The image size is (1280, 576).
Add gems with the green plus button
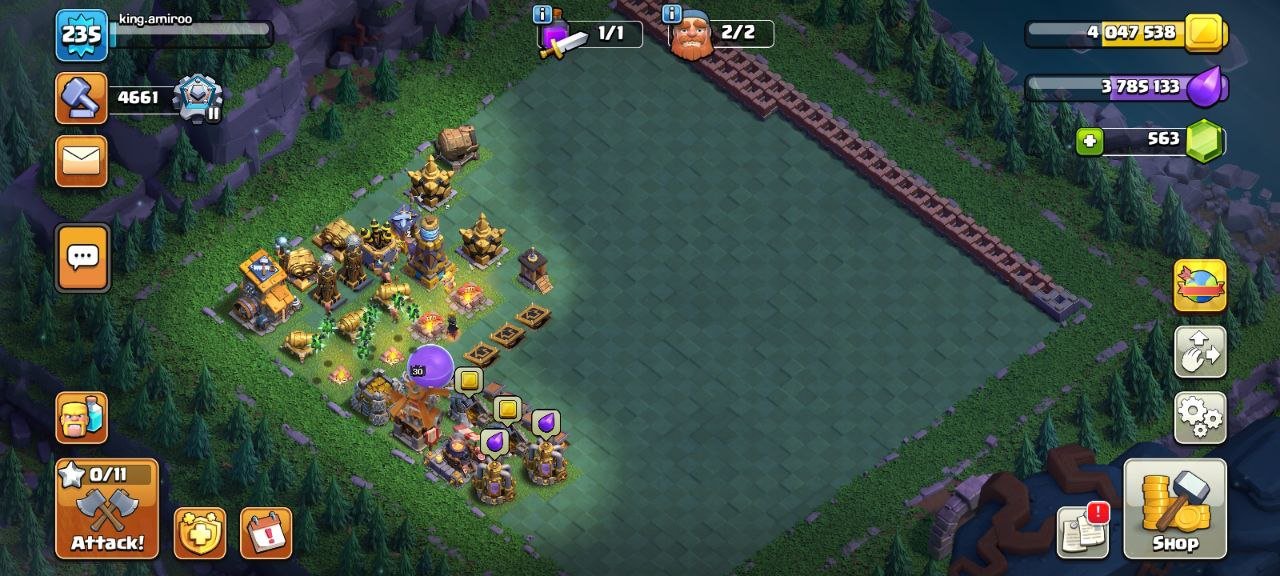point(1090,142)
